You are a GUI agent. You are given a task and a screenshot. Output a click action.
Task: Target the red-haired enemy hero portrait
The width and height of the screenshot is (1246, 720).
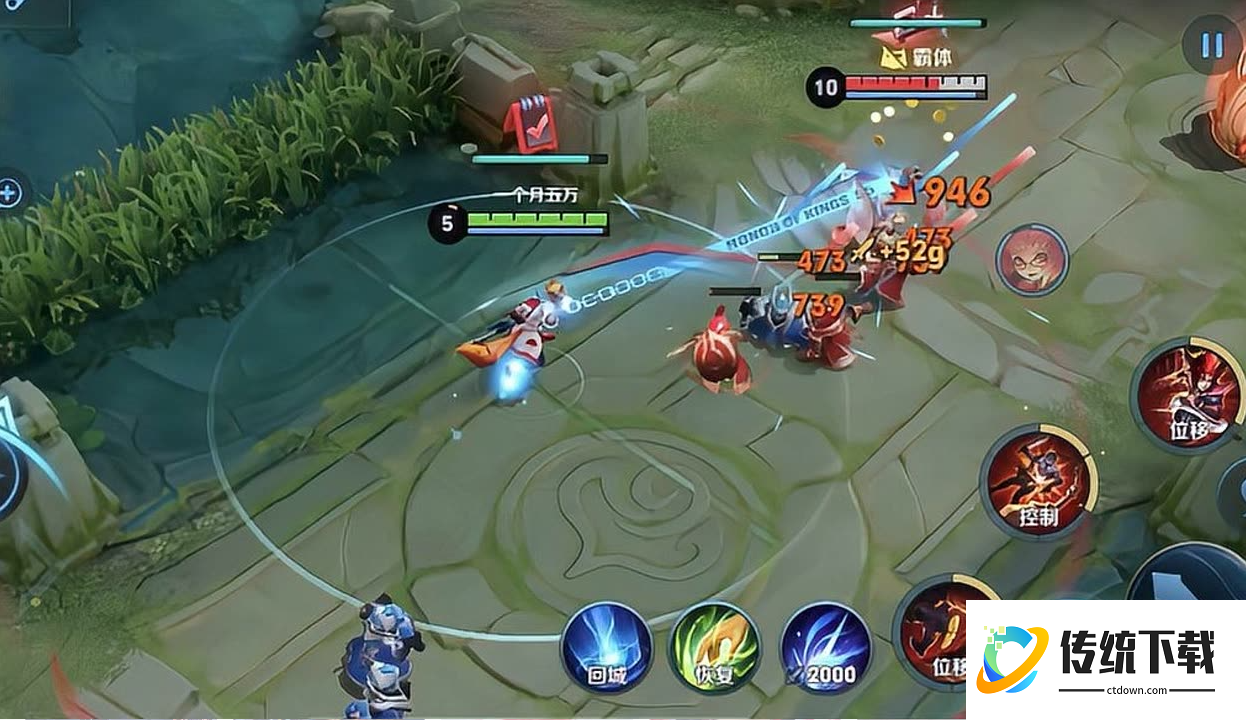[x=1032, y=260]
